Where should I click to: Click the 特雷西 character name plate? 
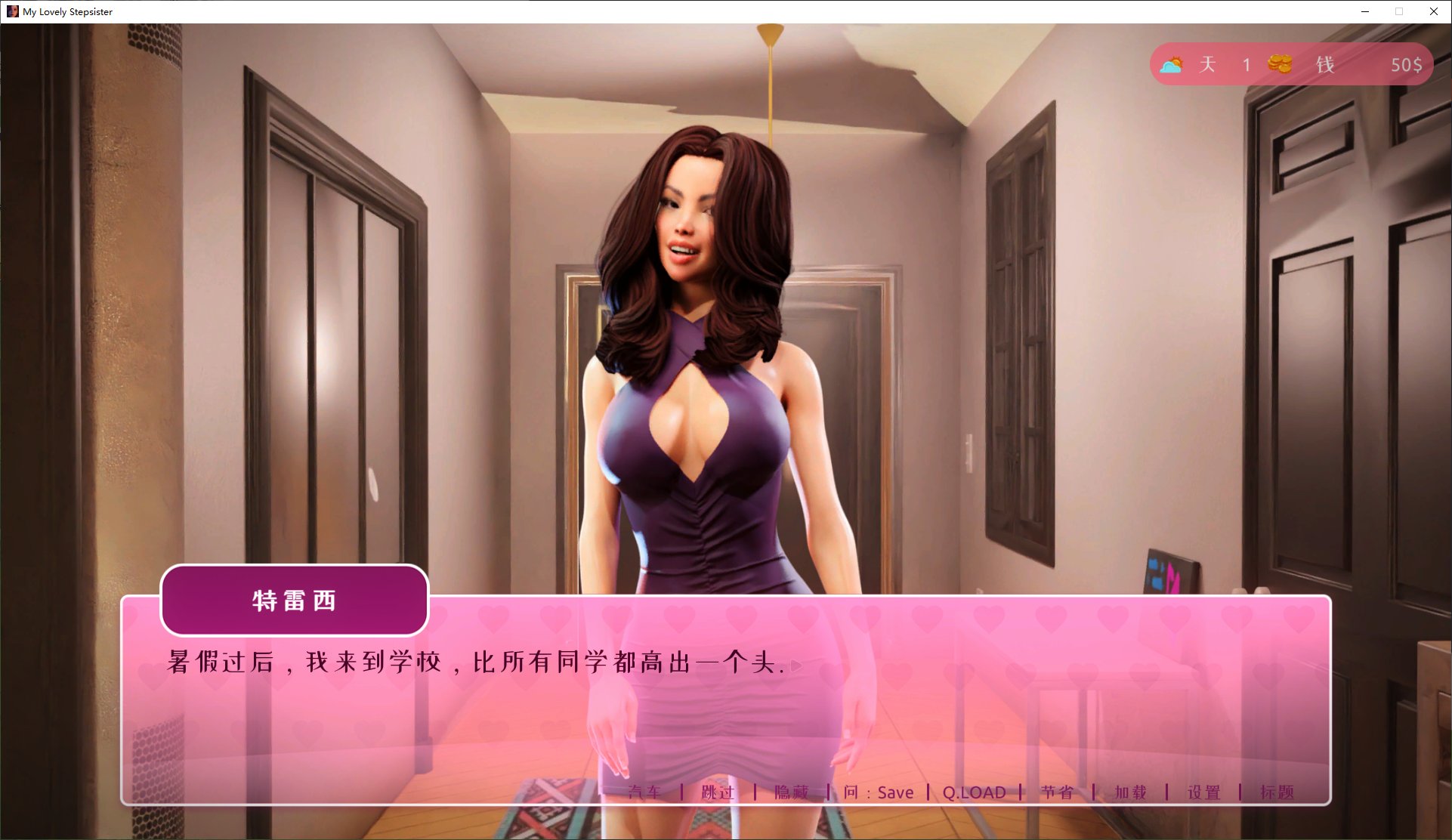[295, 601]
